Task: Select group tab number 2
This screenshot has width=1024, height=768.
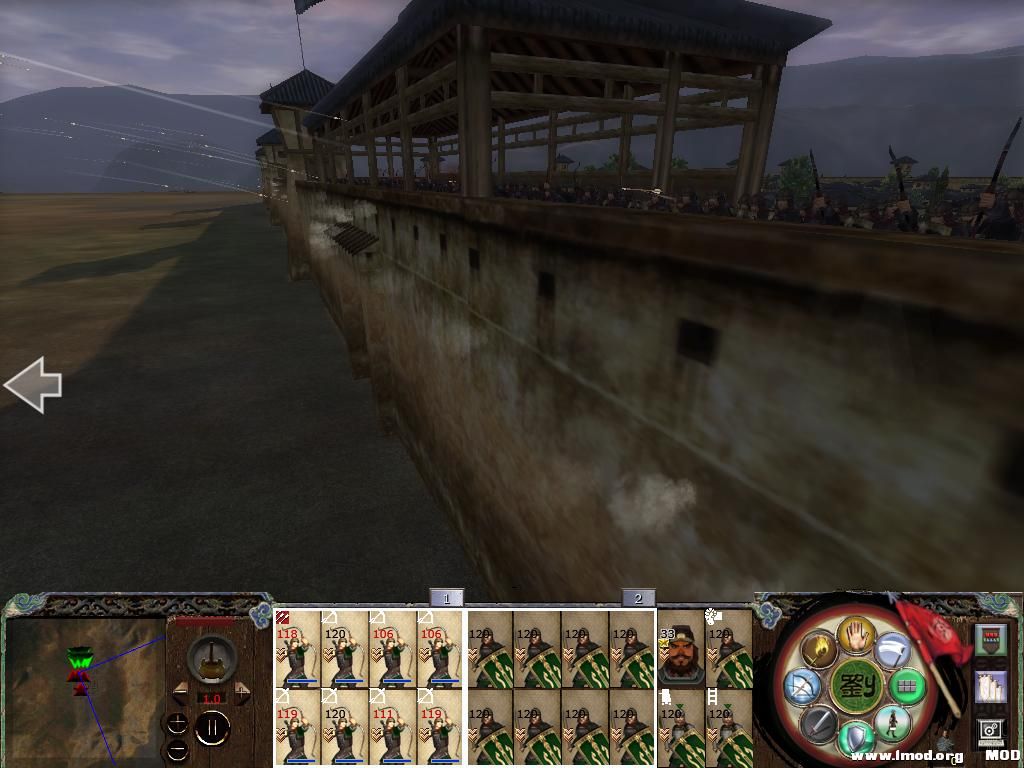Action: click(x=638, y=598)
